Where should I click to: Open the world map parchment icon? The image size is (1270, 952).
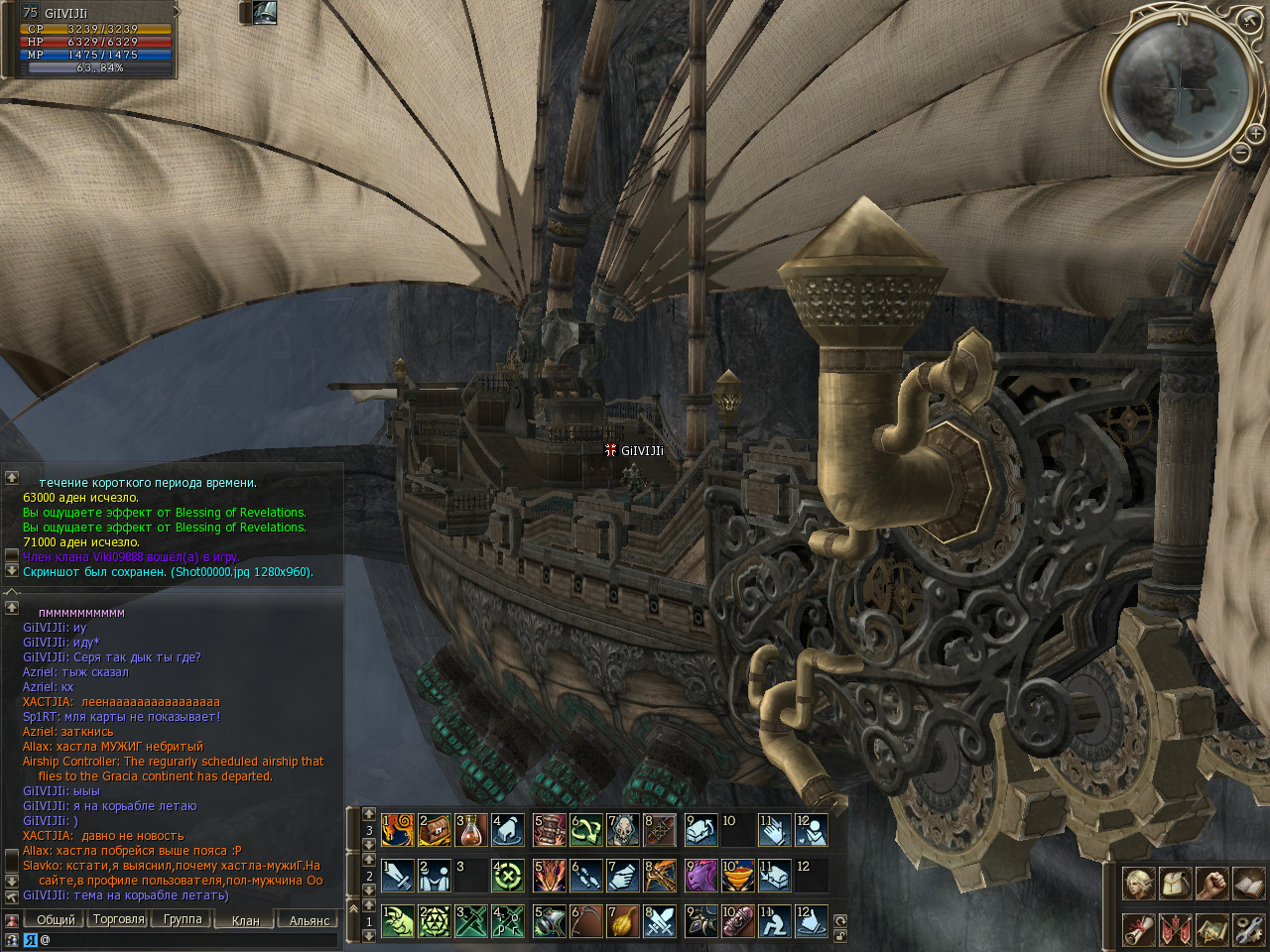[1211, 929]
